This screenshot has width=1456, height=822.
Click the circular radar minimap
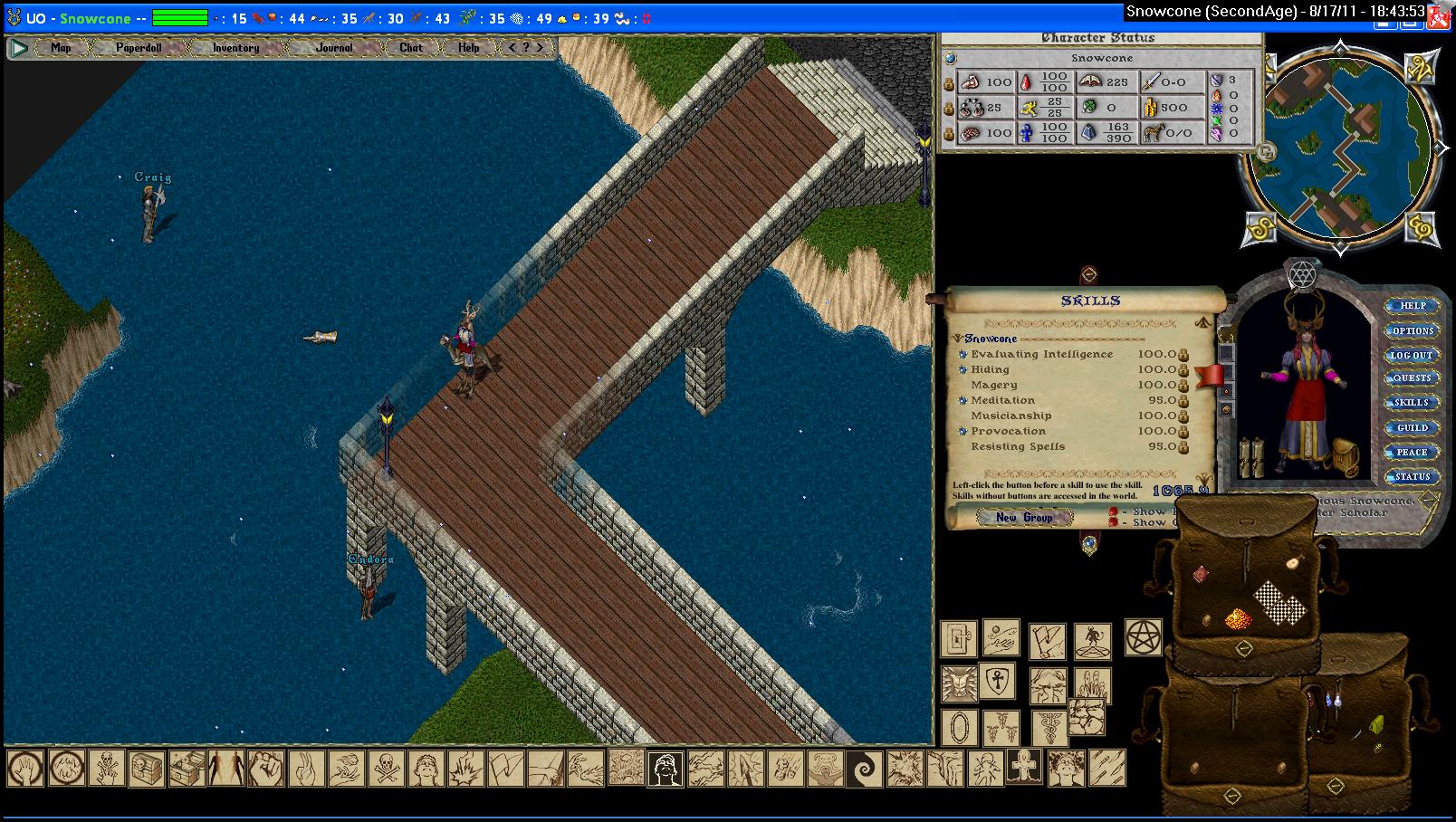click(x=1338, y=145)
